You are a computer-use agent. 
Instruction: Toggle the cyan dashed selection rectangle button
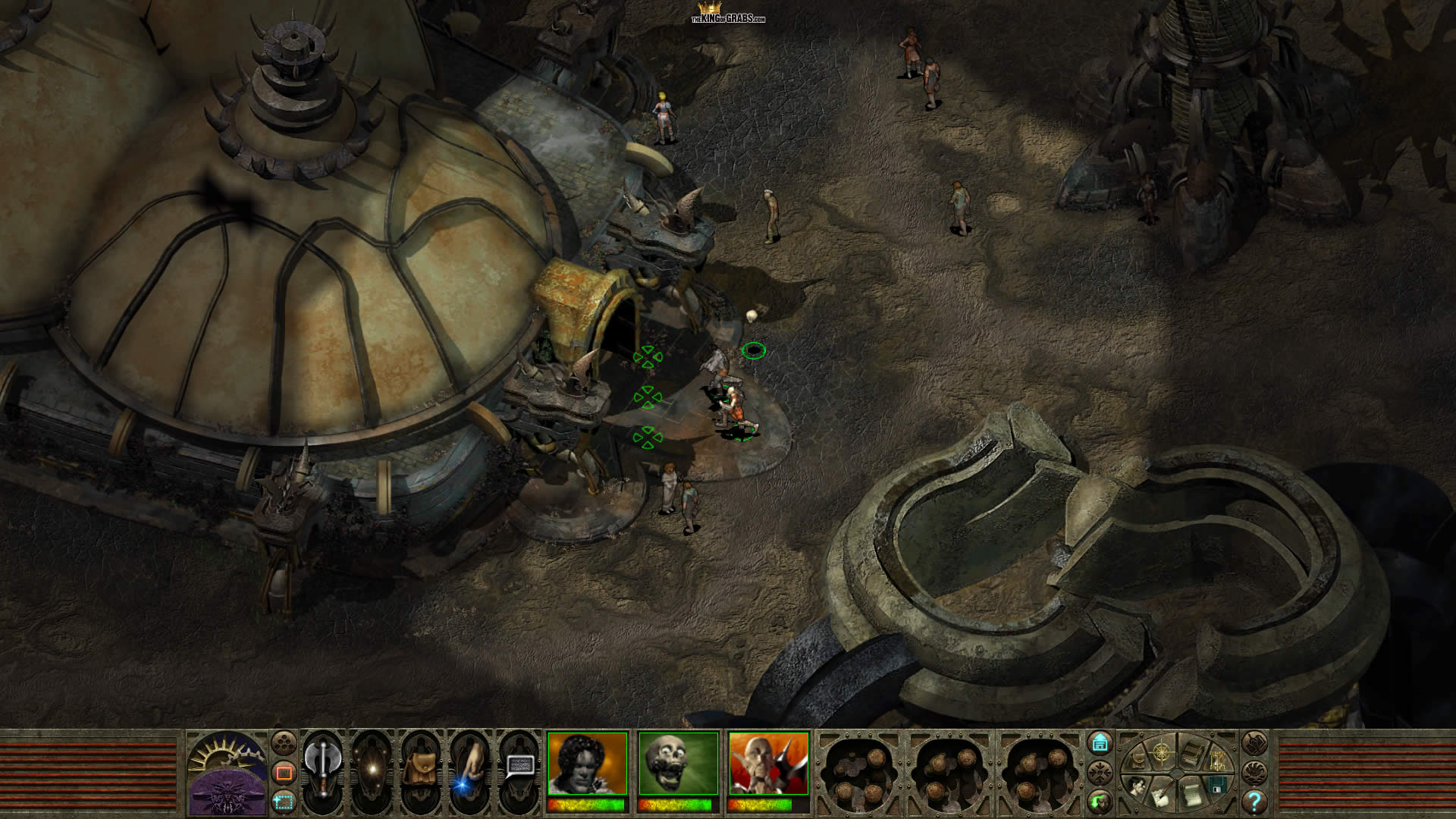point(284,800)
